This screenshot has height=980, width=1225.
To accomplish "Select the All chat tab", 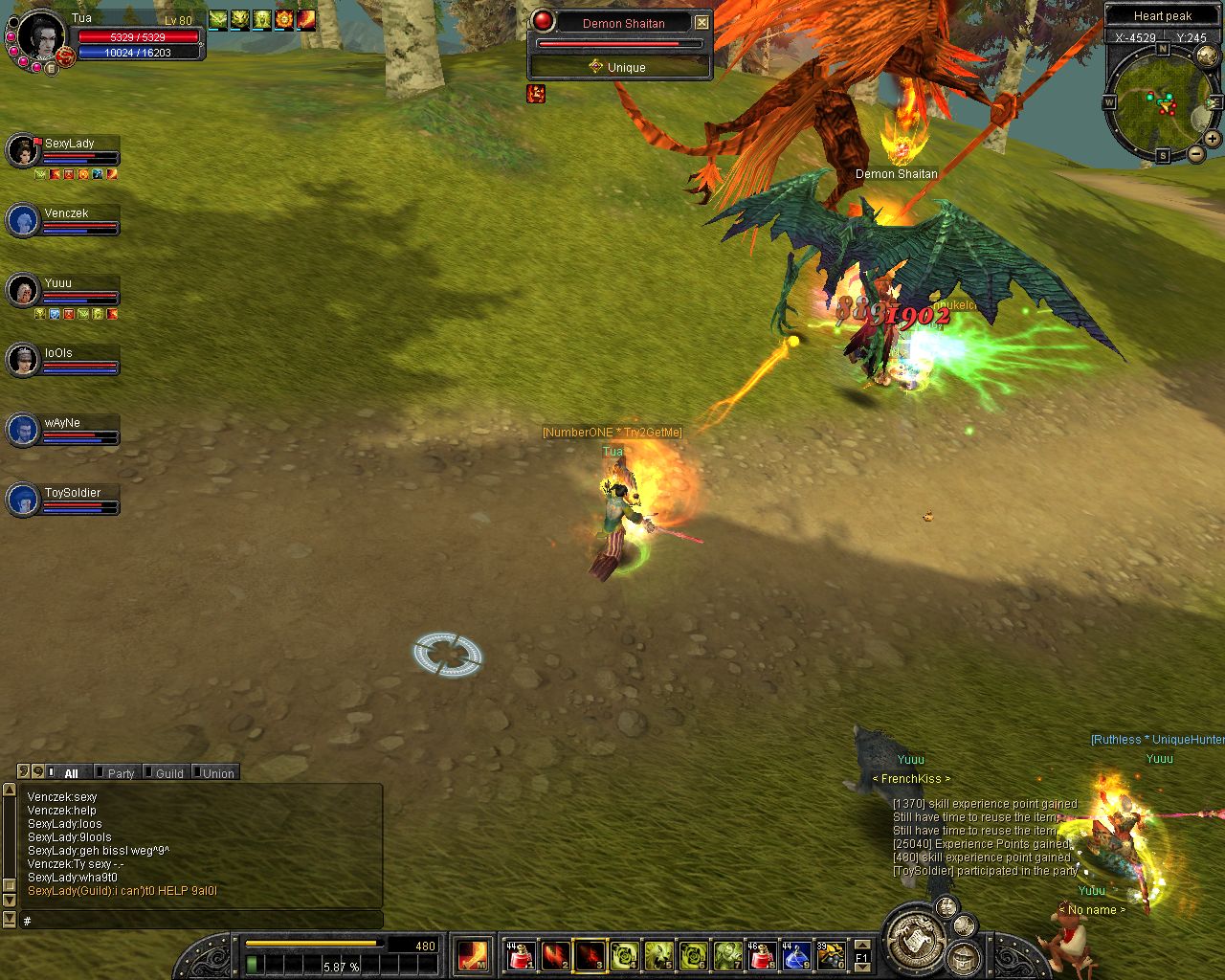I will click(x=71, y=773).
